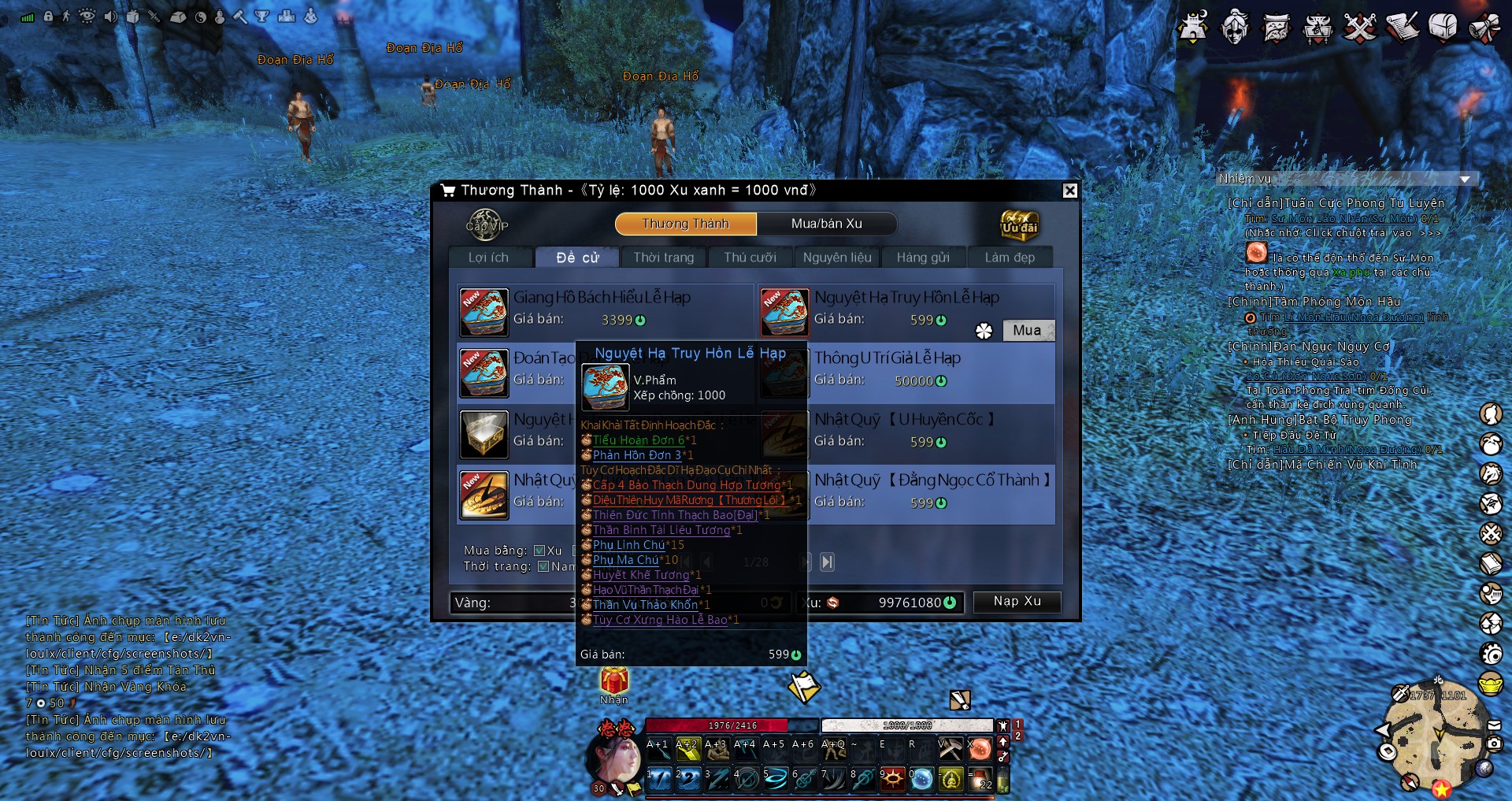Close the Thương Thành shop window

tap(1069, 191)
